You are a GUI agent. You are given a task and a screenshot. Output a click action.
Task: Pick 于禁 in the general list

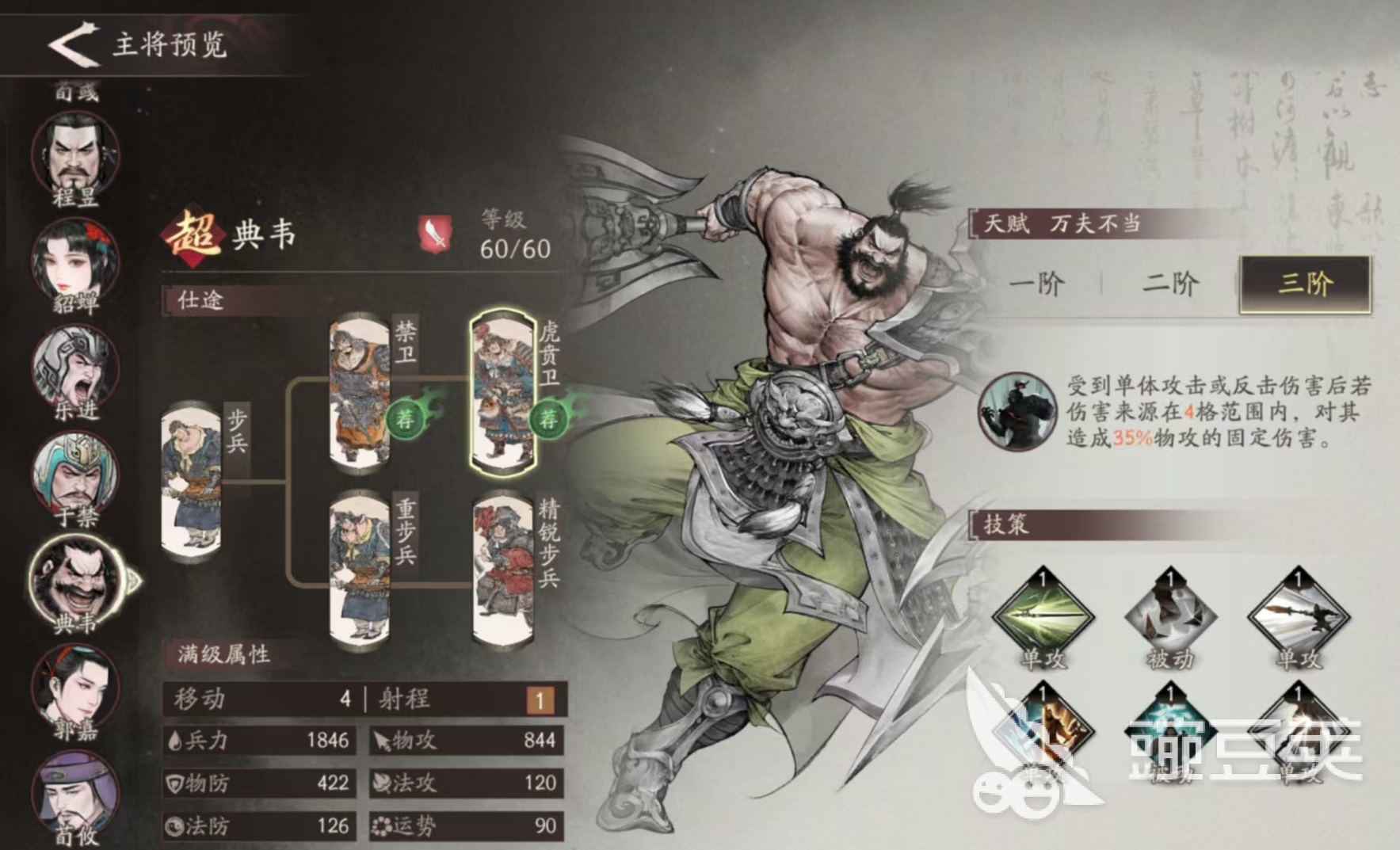75,474
